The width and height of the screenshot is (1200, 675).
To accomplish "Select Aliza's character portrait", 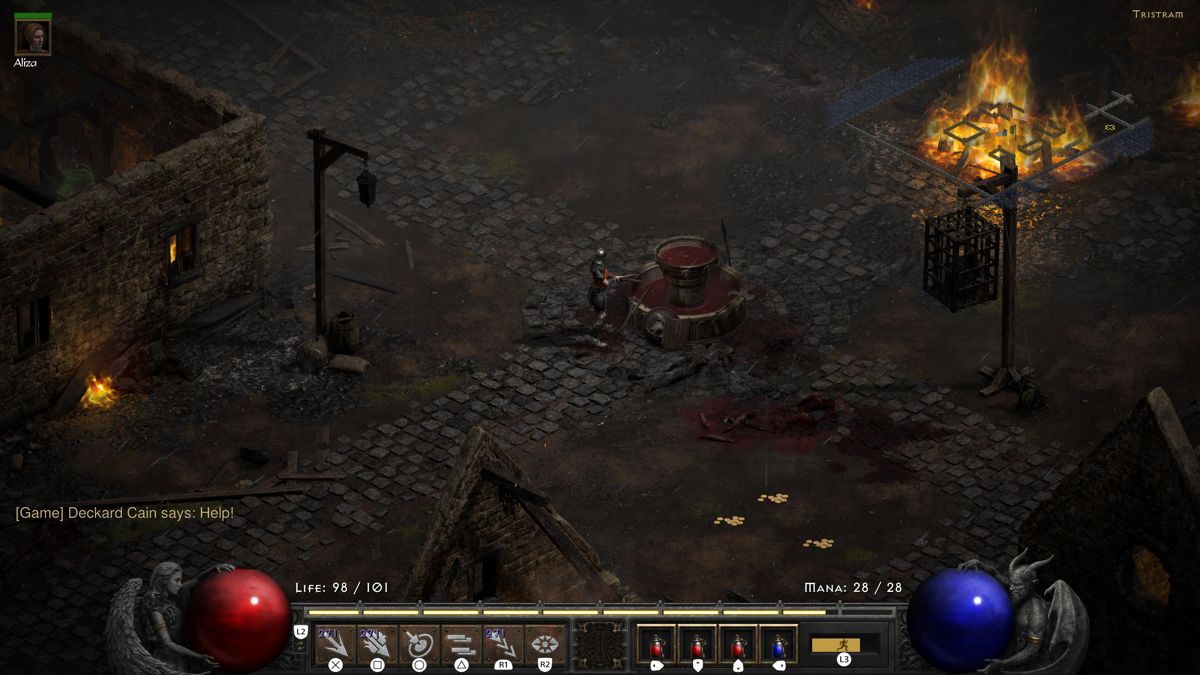I will pyautogui.click(x=33, y=38).
